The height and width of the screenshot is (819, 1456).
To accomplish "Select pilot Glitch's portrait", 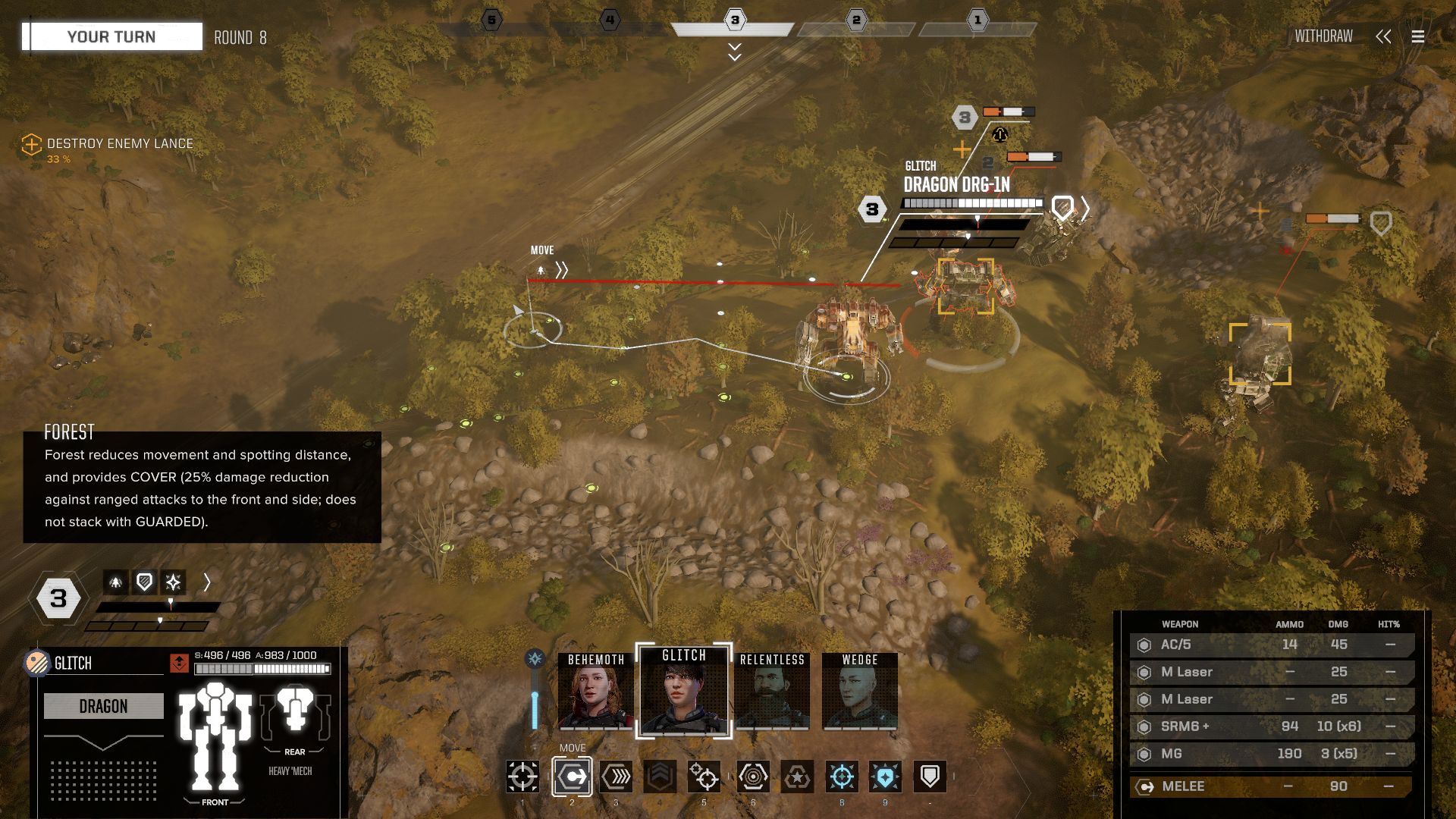I will point(684,692).
